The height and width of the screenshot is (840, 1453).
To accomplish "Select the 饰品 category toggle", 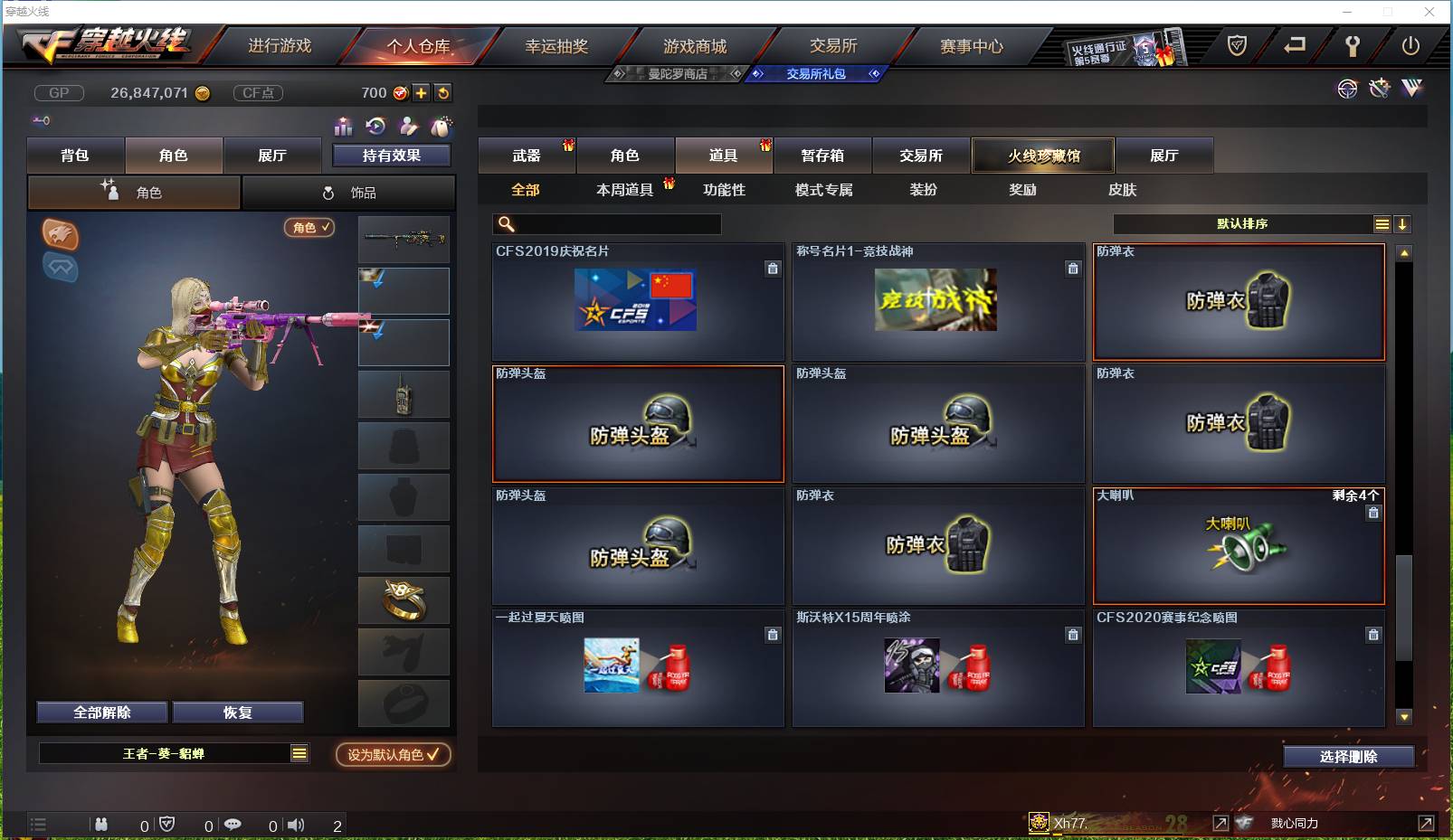I will 350,192.
